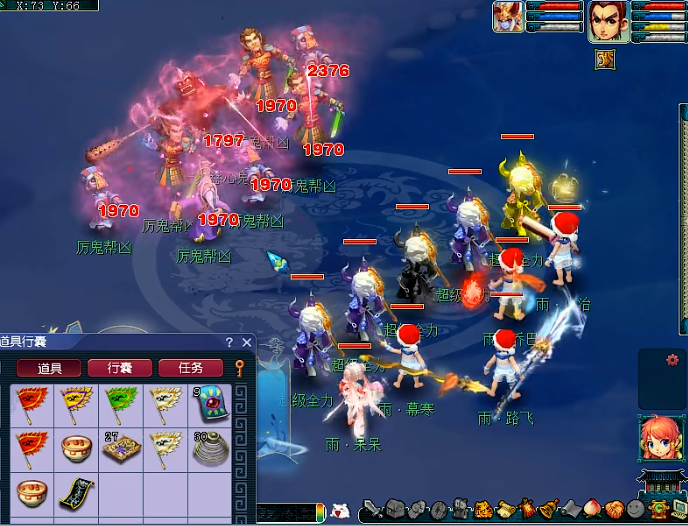688x526 pixels.
Task: Switch to the 道具 tab
Action: tap(50, 368)
